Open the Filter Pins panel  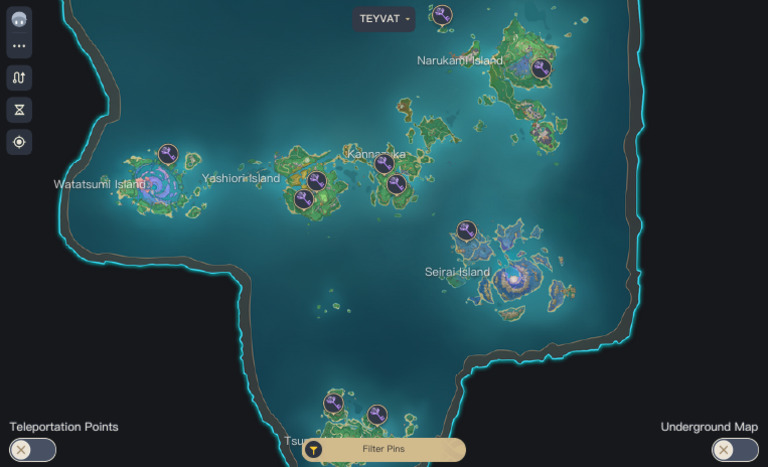384,450
